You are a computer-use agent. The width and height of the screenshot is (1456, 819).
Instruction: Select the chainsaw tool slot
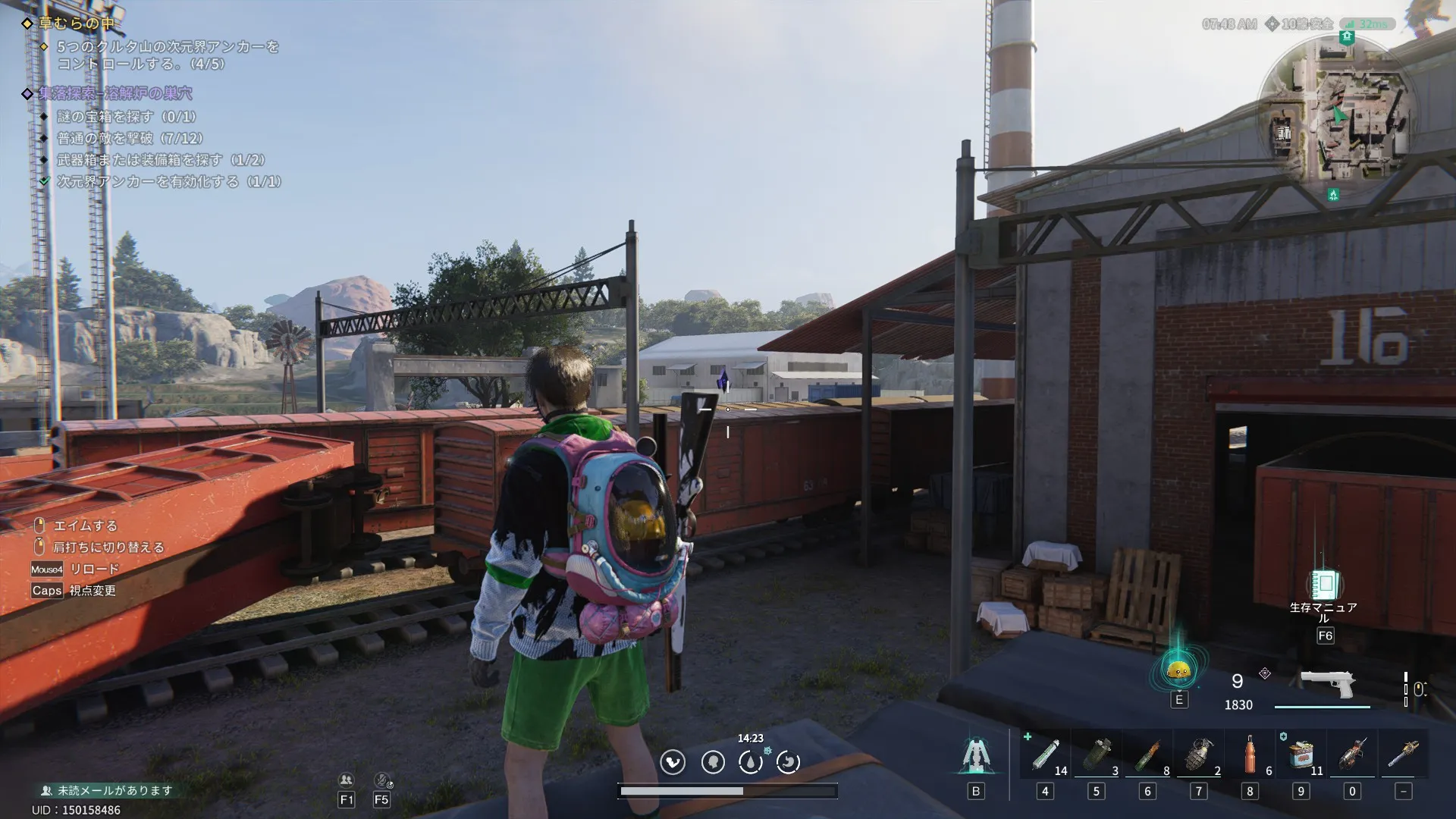[x=1403, y=755]
